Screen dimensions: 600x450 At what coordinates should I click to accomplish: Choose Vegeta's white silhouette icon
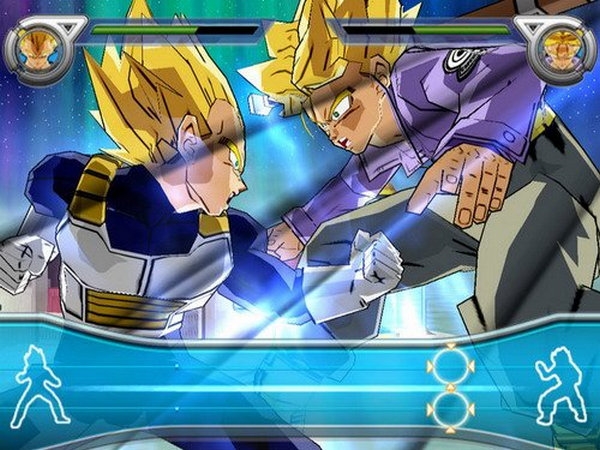(x=41, y=385)
